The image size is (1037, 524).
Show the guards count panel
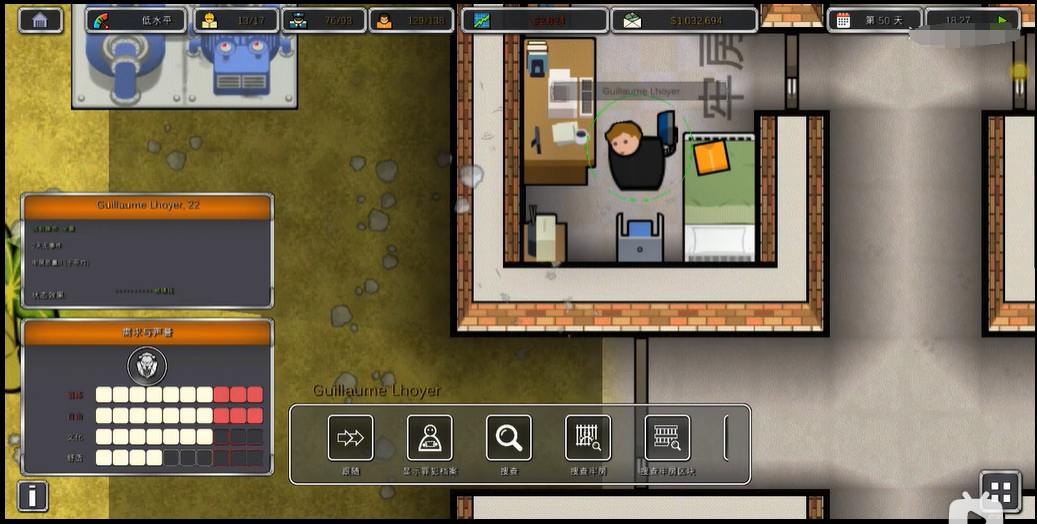tap(323, 20)
